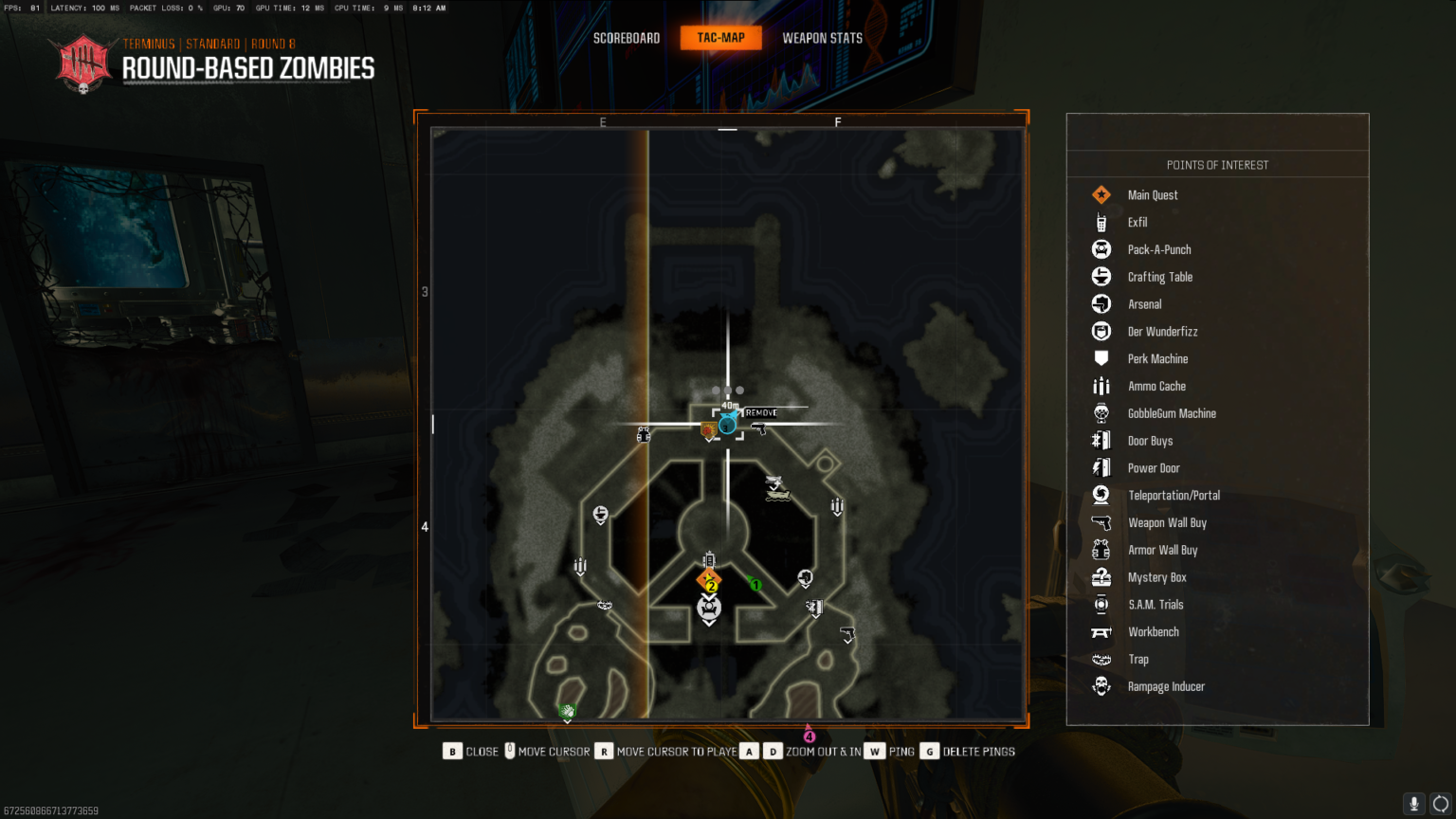Click the Main Quest icon in the legend
The width and height of the screenshot is (1456, 819).
tap(1101, 194)
